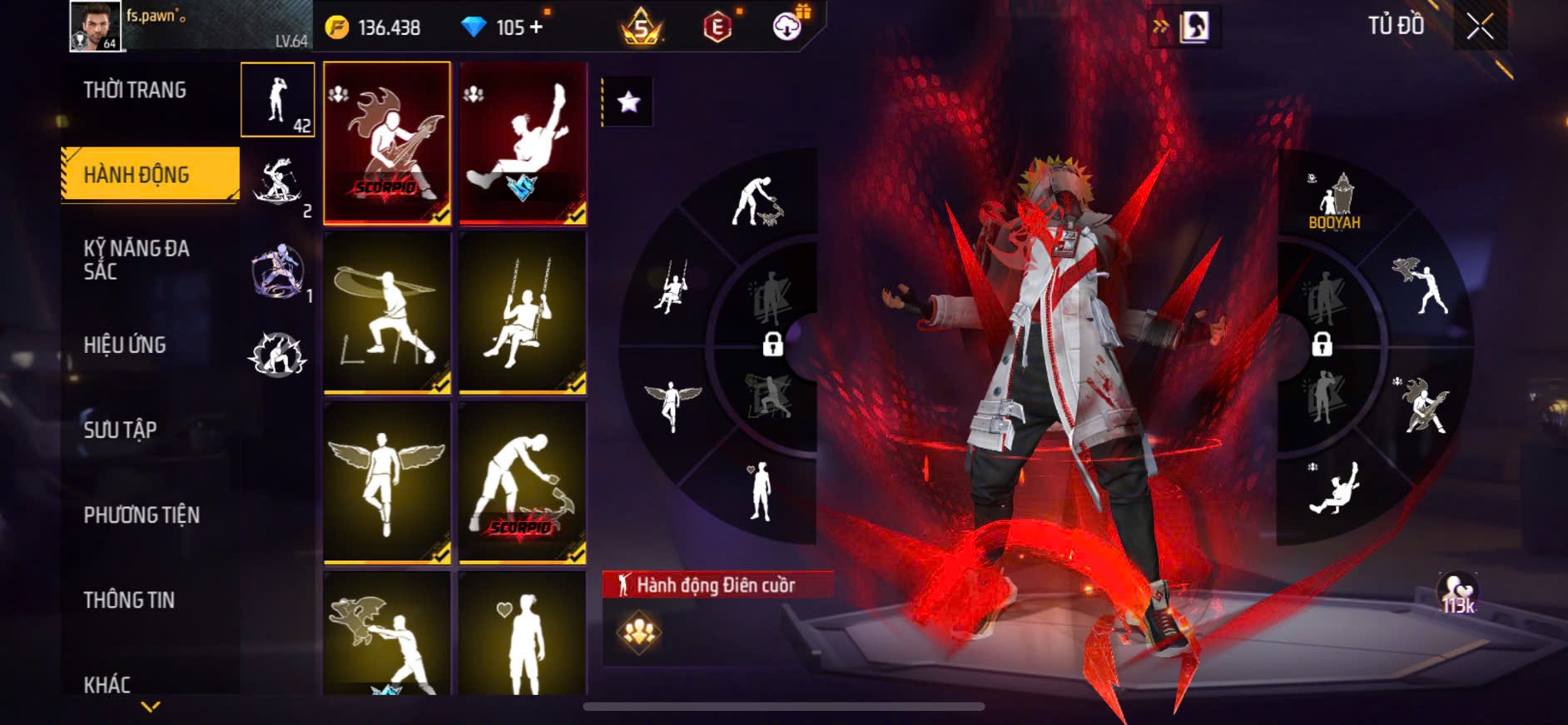Switch to Kỹ Năng Đa Sắc
1568x725 pixels.
[136, 260]
